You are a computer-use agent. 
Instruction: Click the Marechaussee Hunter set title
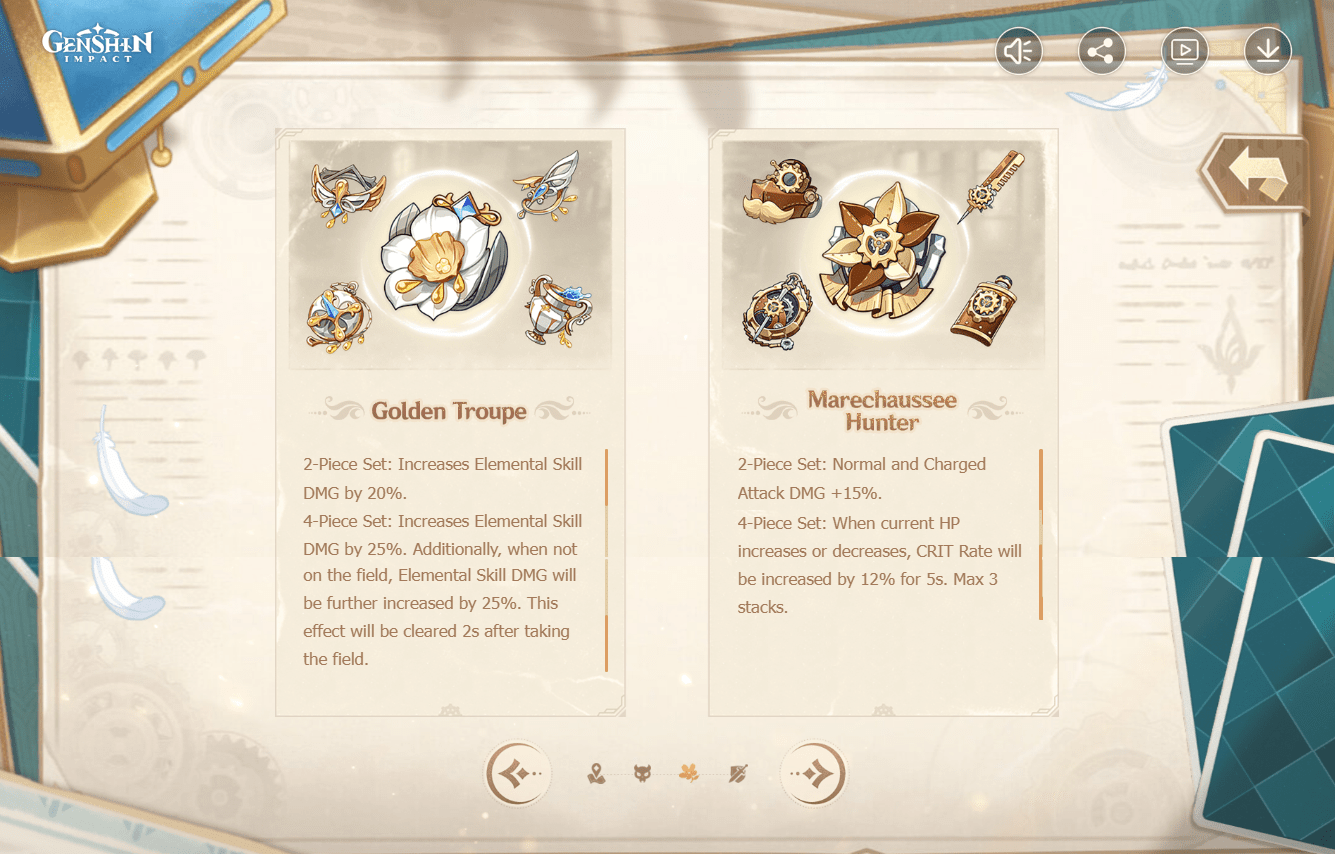point(882,410)
